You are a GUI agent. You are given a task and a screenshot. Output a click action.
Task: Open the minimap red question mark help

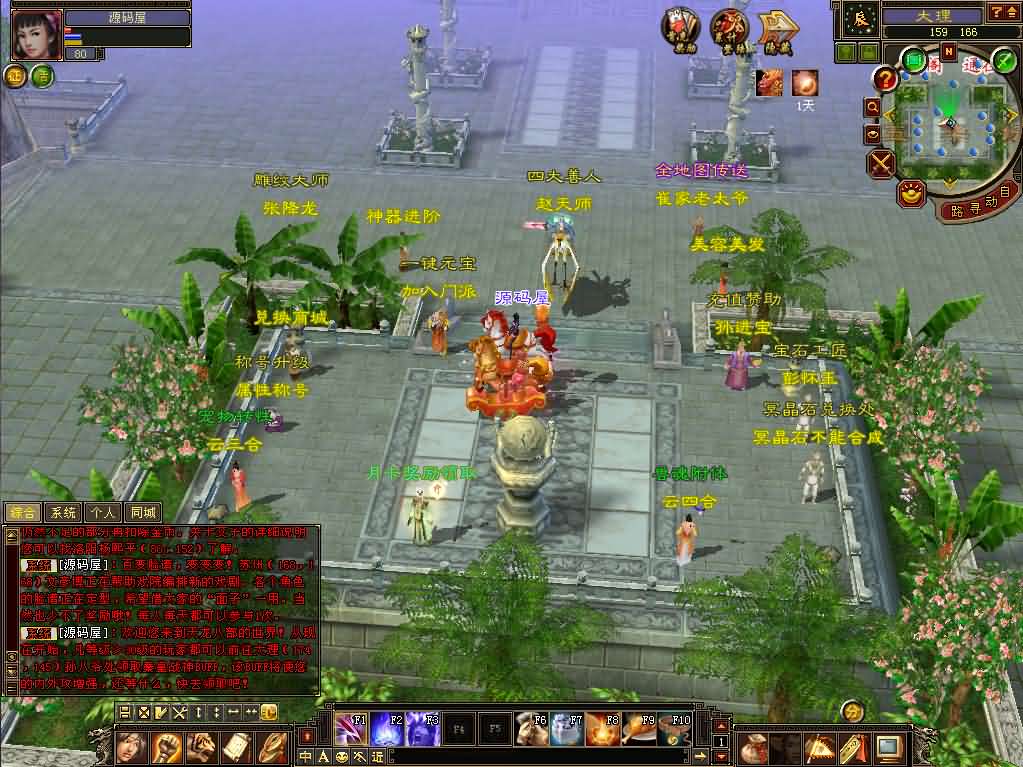884,78
